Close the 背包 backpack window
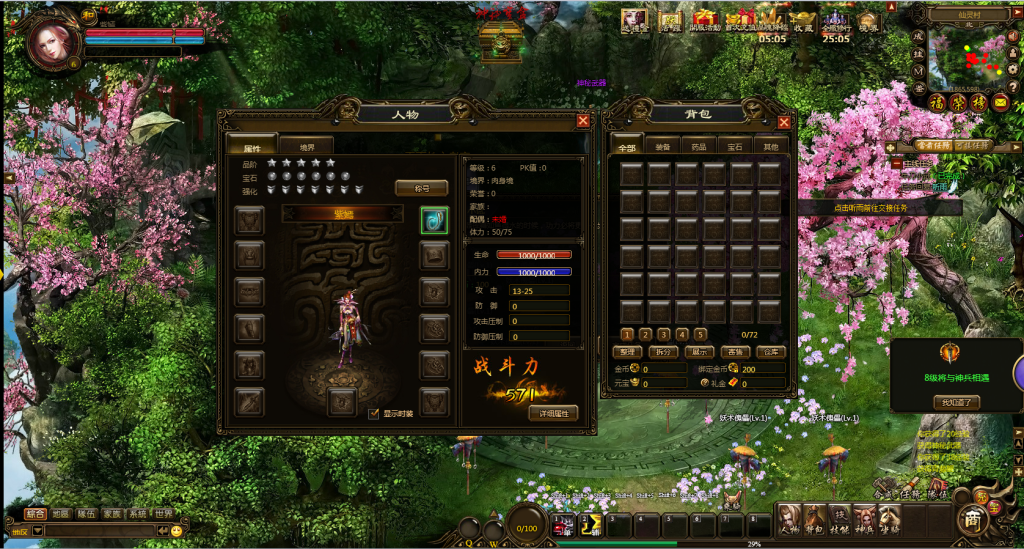 click(784, 122)
